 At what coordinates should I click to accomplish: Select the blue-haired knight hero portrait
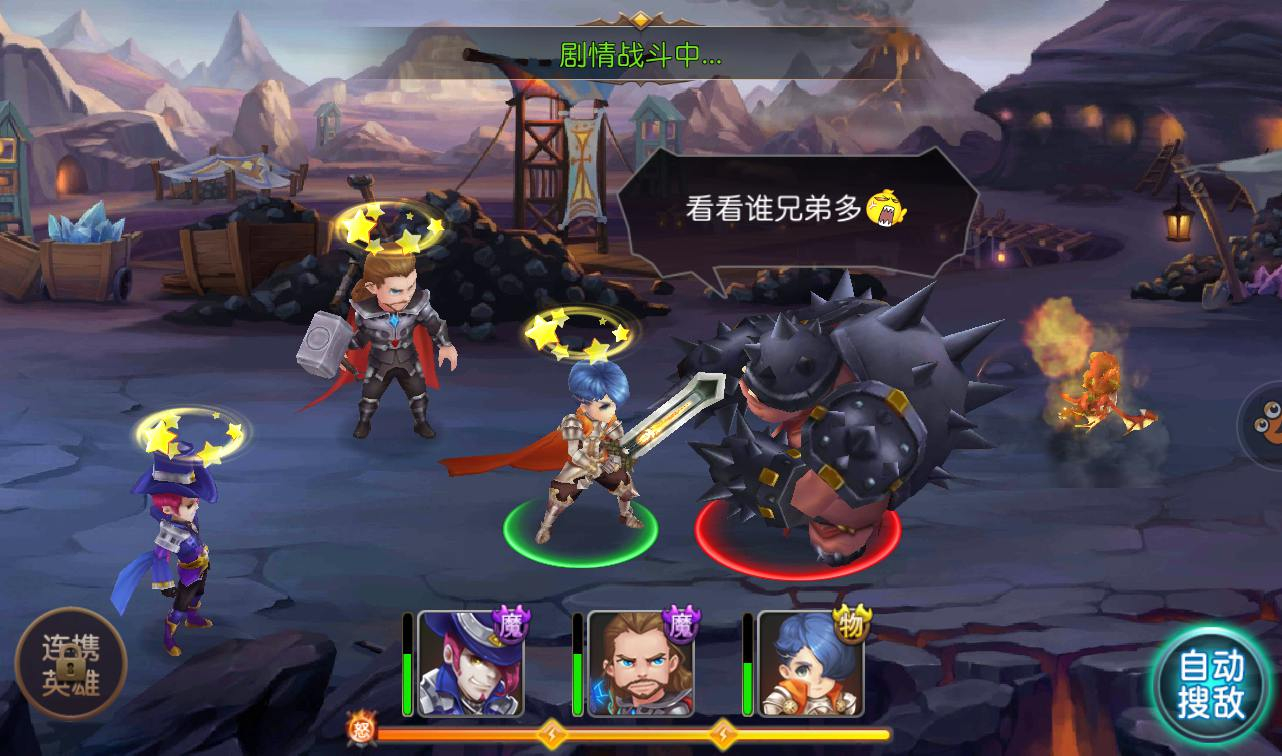(x=809, y=664)
